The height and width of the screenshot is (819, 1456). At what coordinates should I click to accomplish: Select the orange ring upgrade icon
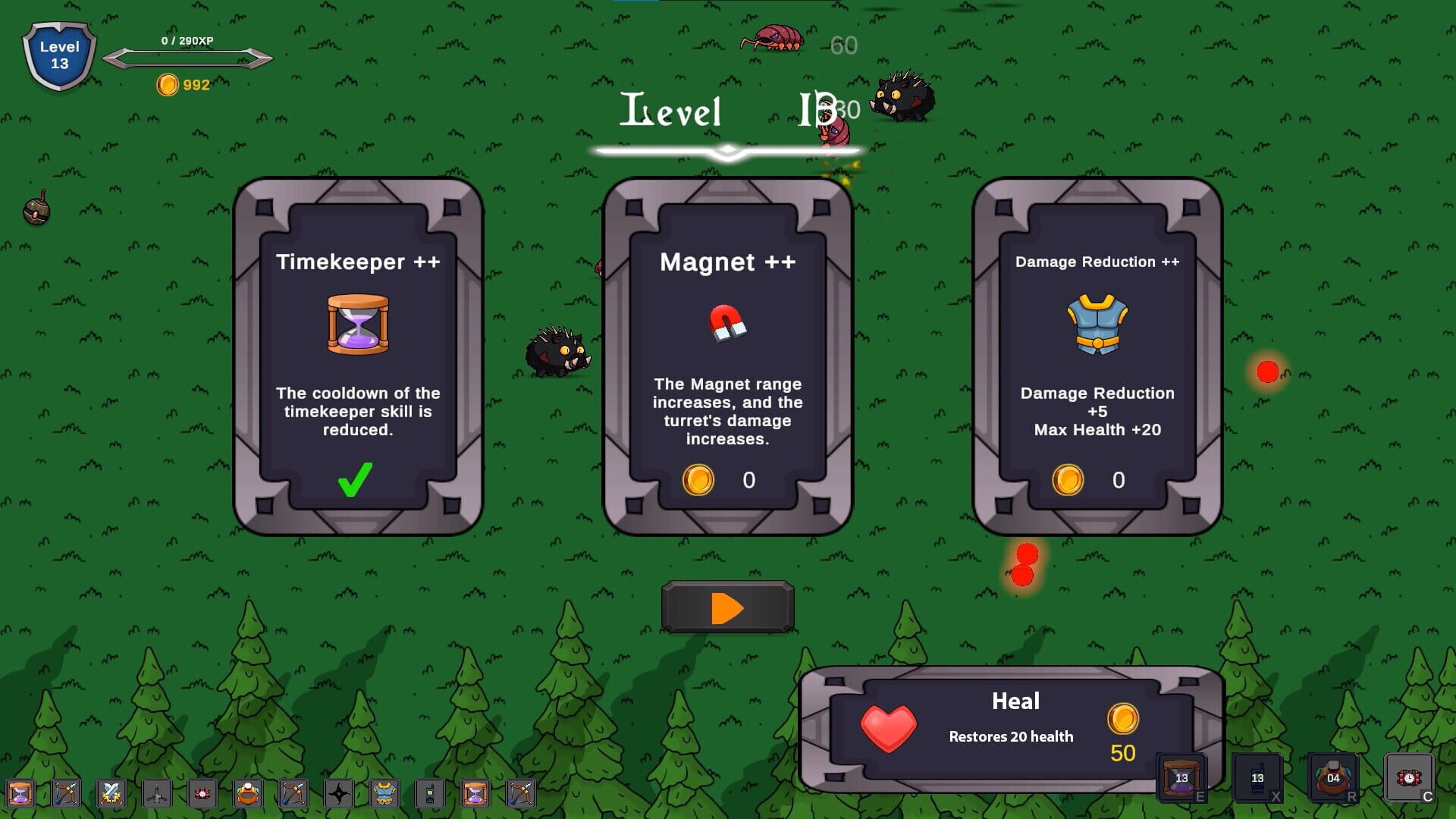click(x=247, y=794)
